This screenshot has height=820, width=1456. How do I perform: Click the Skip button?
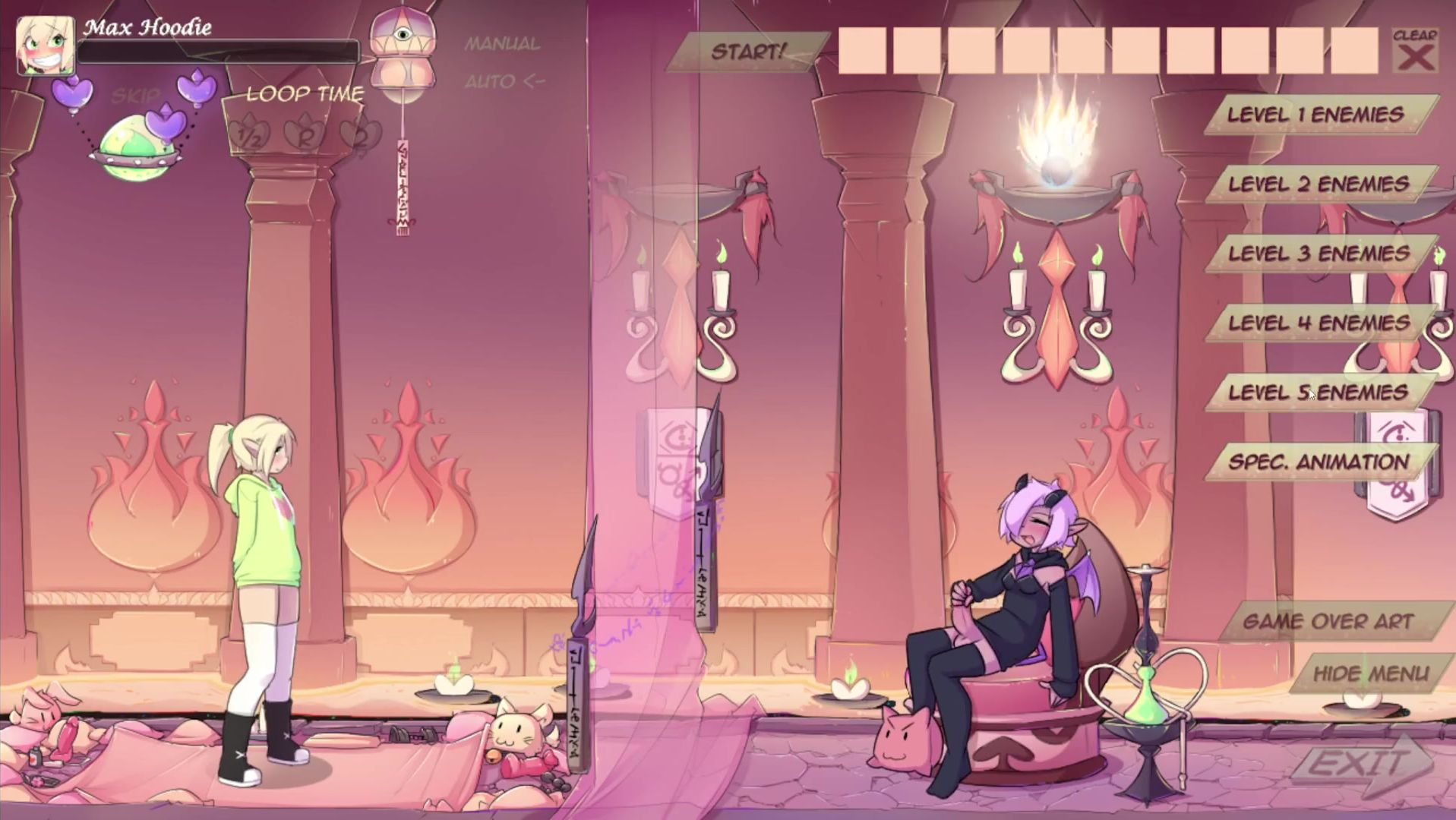(x=135, y=96)
